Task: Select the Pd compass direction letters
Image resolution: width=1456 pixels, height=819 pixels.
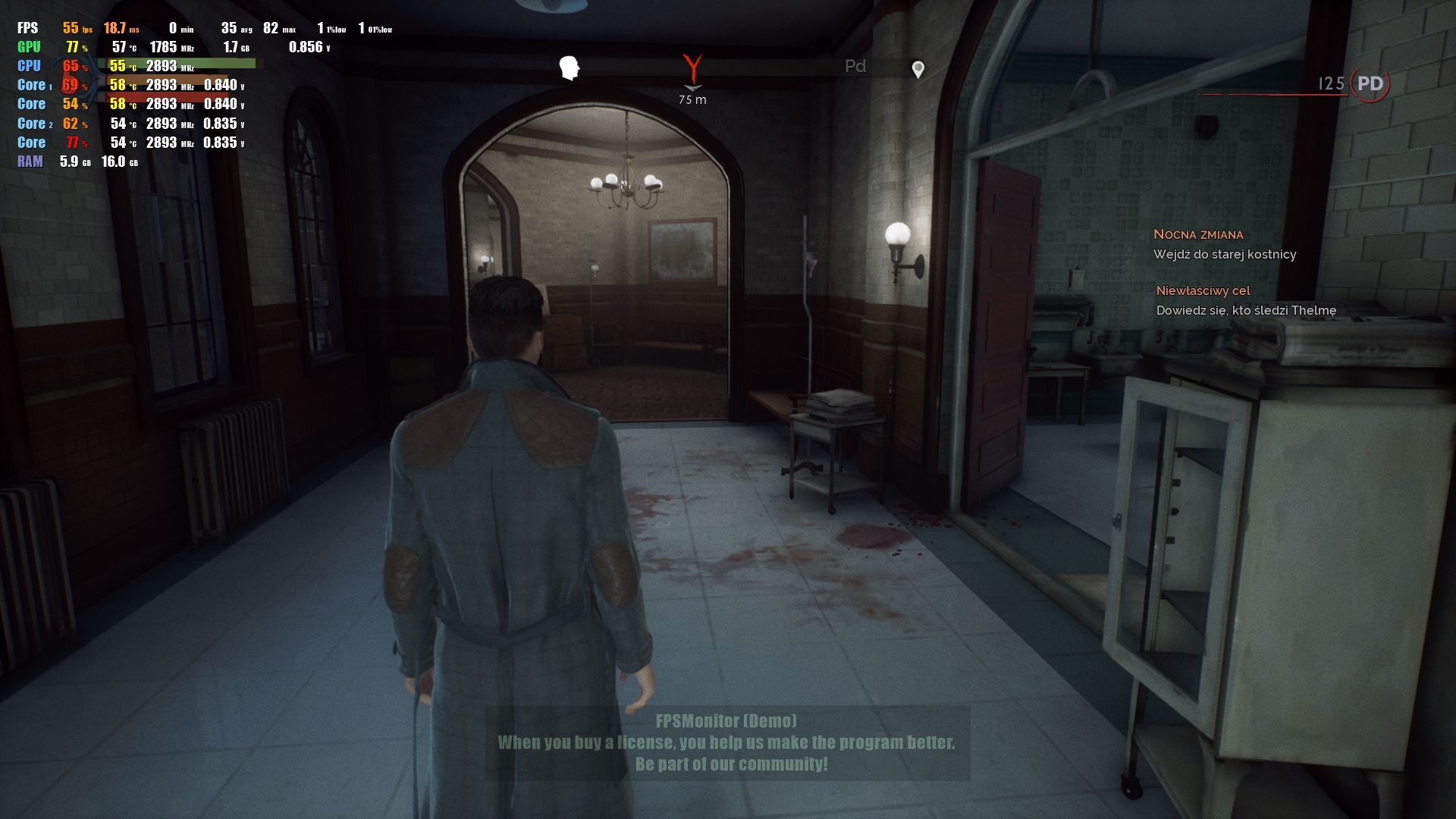Action: (x=855, y=67)
